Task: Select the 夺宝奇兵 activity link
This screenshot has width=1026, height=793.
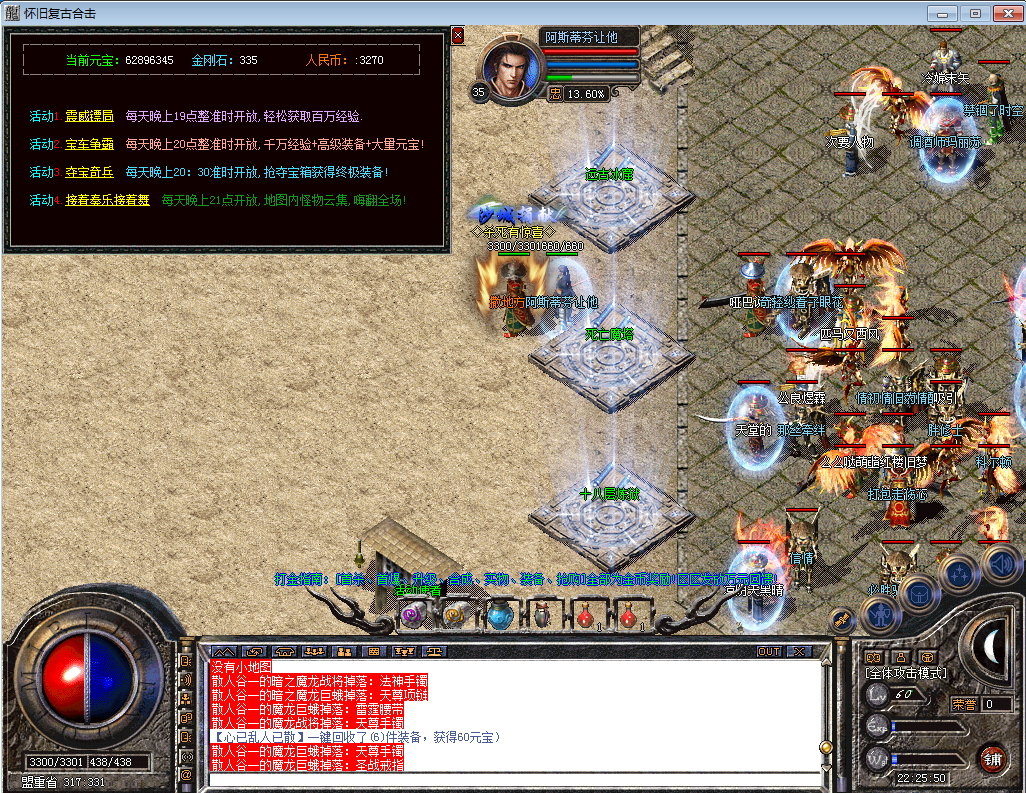Action: click(x=89, y=172)
